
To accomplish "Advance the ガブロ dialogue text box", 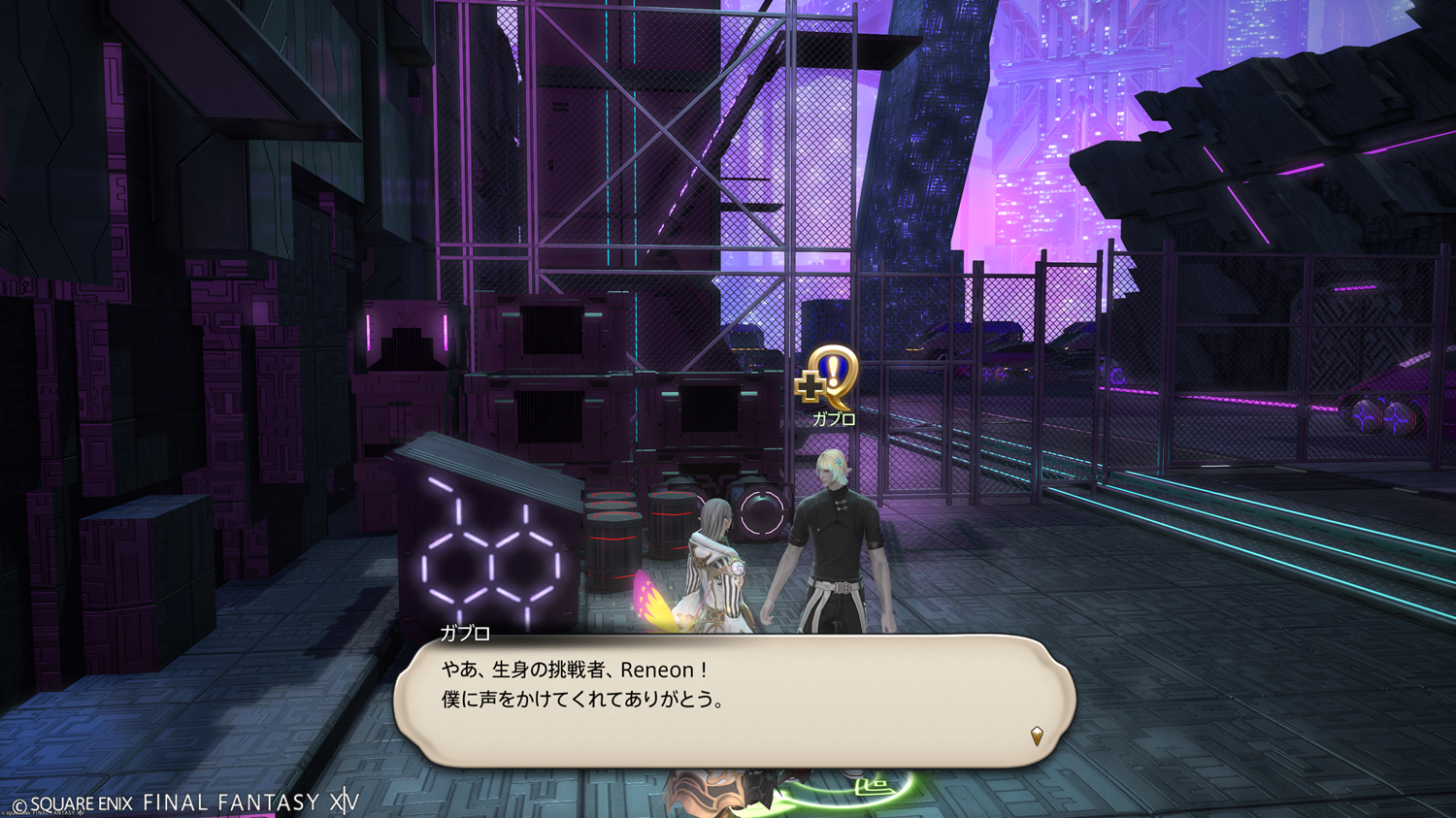I will pyautogui.click(x=734, y=701).
